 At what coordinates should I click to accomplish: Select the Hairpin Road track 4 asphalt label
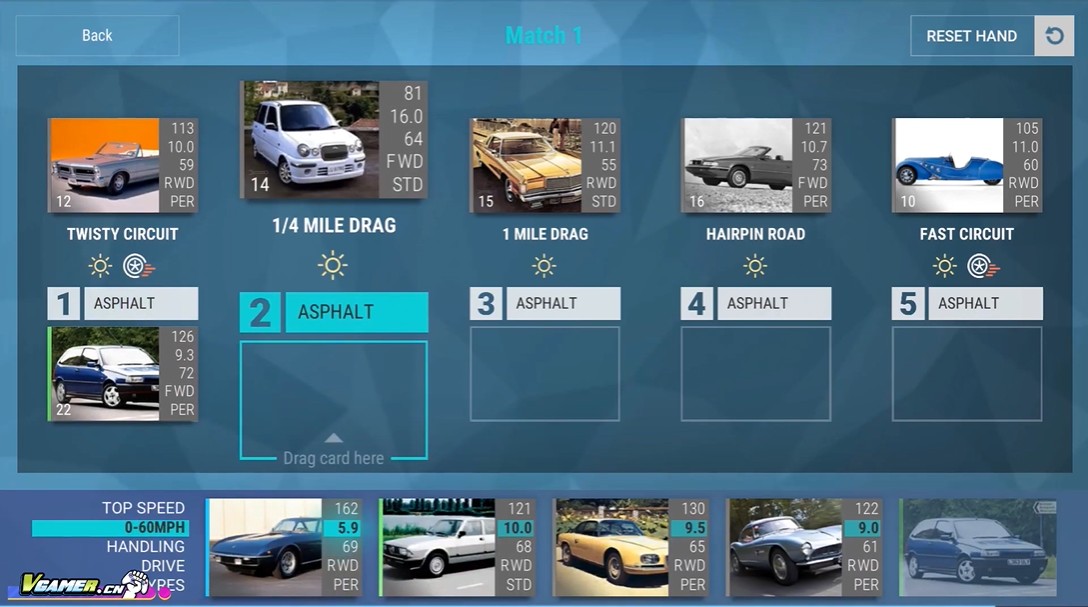tap(773, 303)
